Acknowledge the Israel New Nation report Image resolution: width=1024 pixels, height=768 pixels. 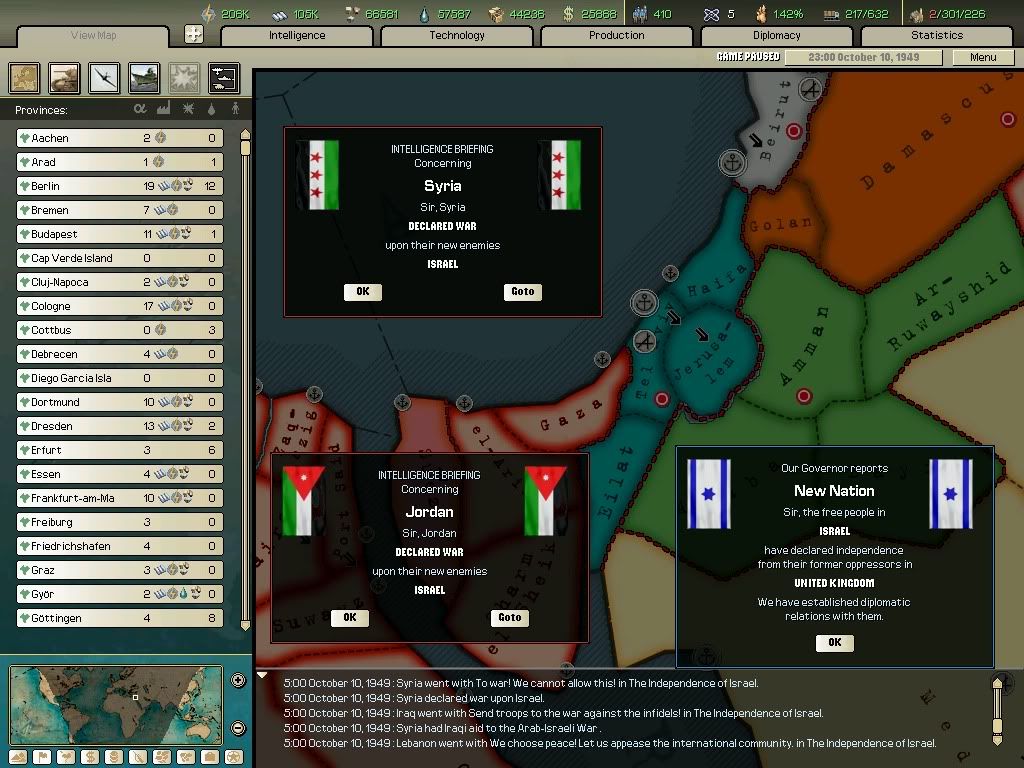[835, 643]
